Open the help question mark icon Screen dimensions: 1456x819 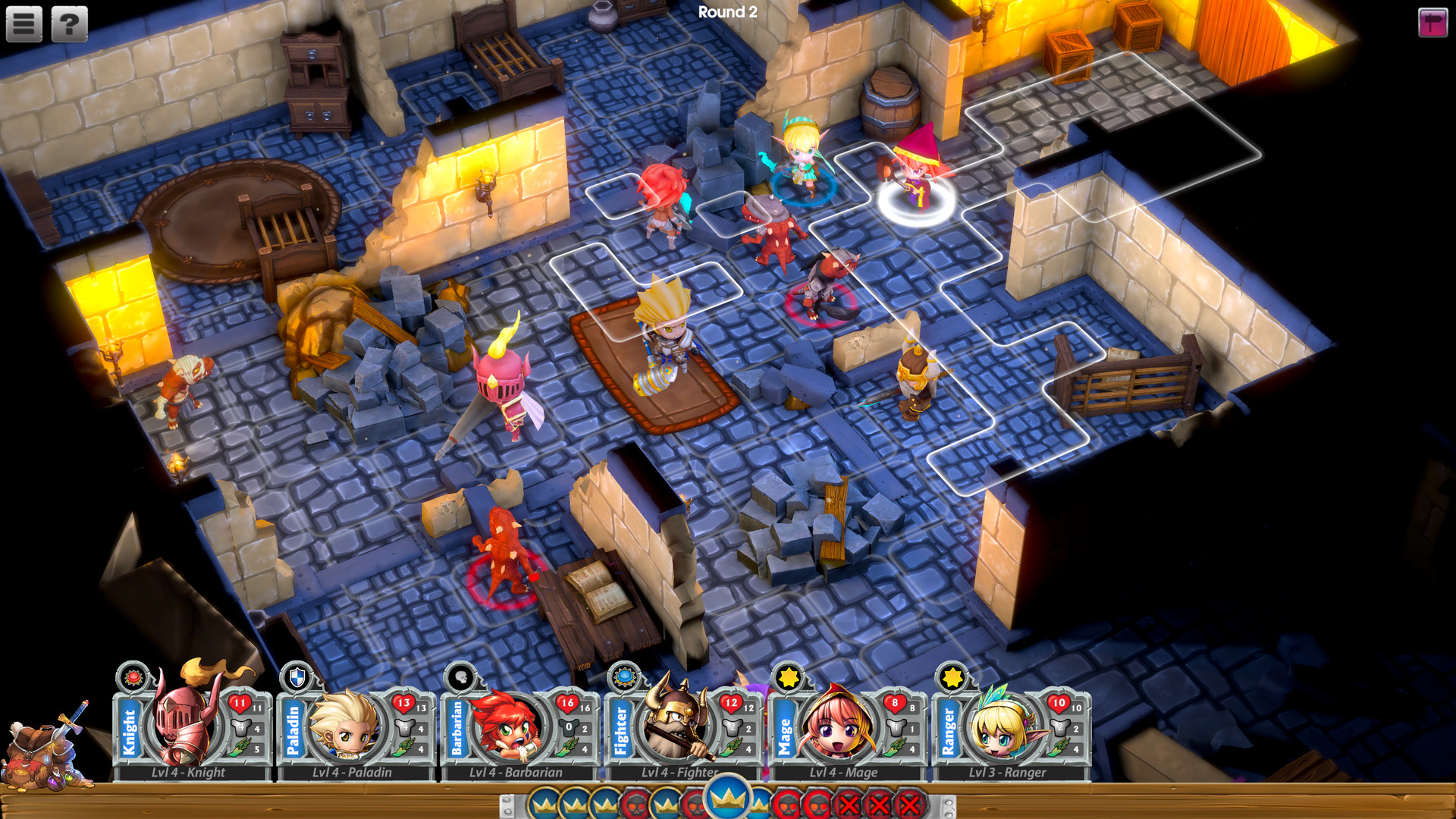pos(68,23)
